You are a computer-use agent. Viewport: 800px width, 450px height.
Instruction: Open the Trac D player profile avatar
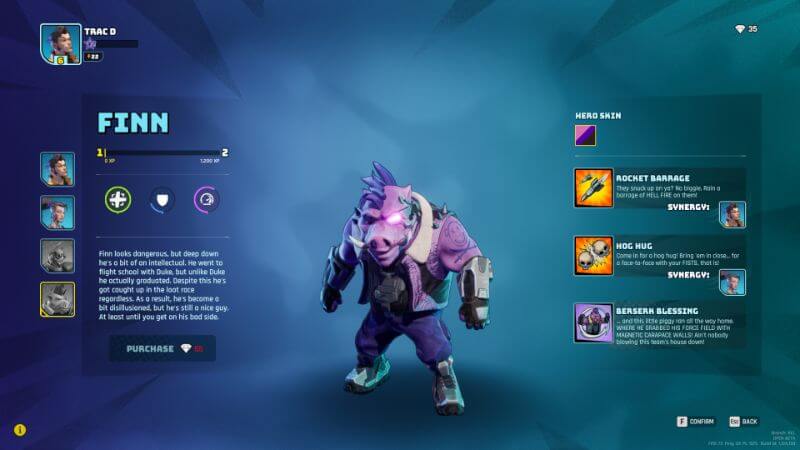click(x=60, y=44)
